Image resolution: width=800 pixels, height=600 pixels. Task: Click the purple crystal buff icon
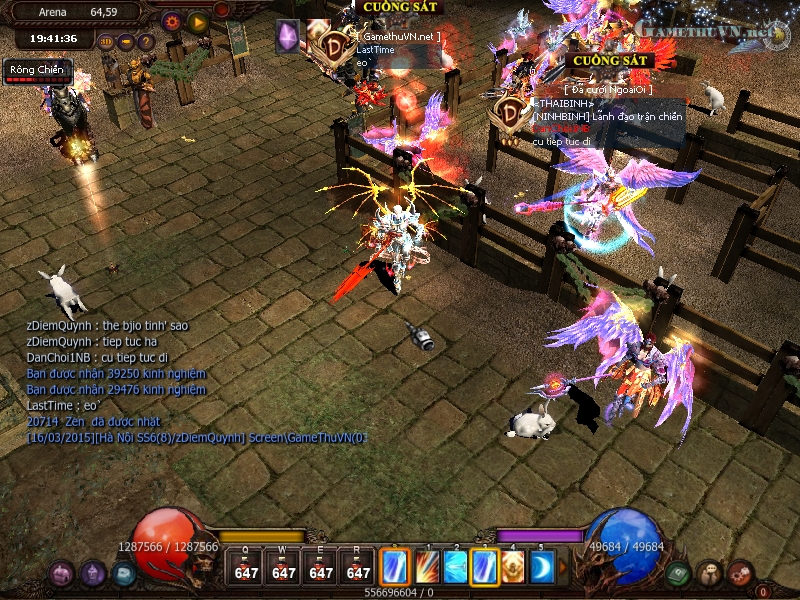(x=287, y=36)
